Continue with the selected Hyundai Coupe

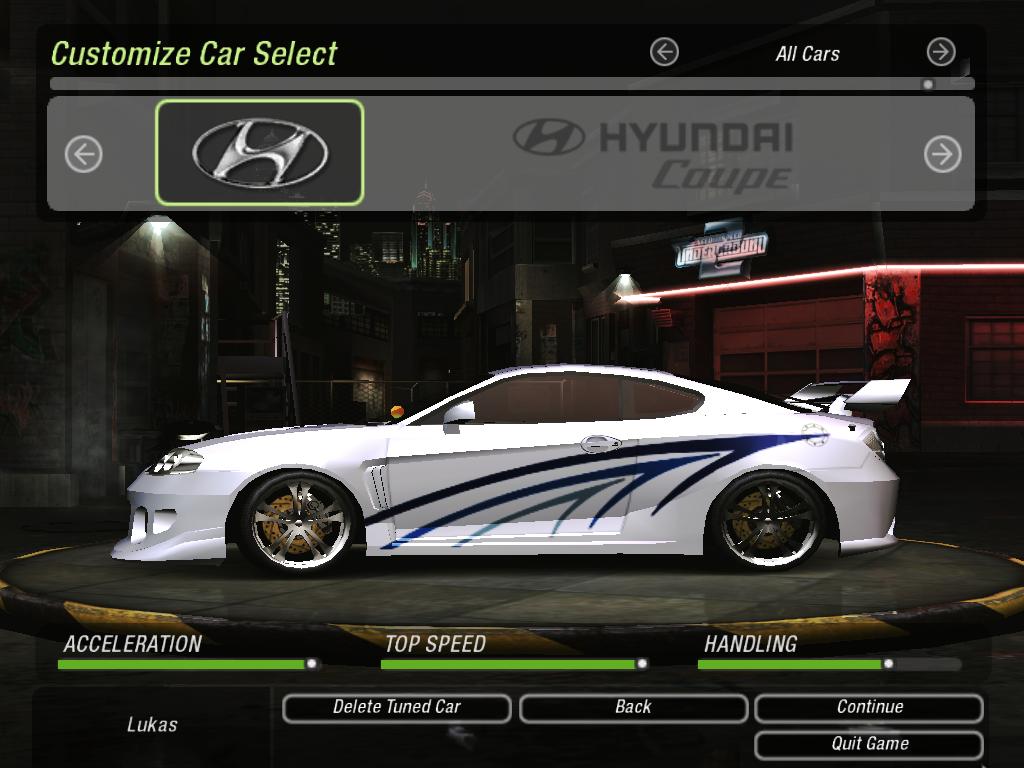click(x=869, y=707)
